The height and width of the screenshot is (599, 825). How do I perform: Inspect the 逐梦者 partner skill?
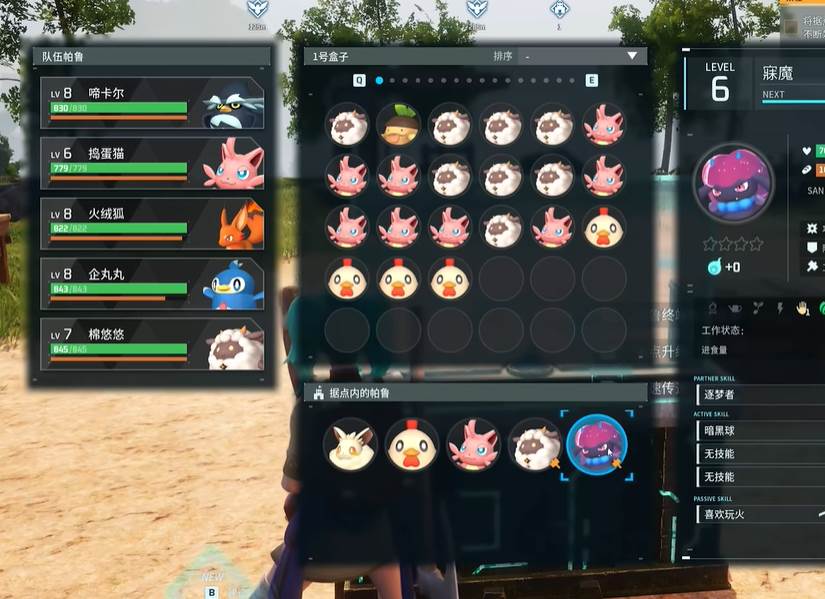click(758, 395)
